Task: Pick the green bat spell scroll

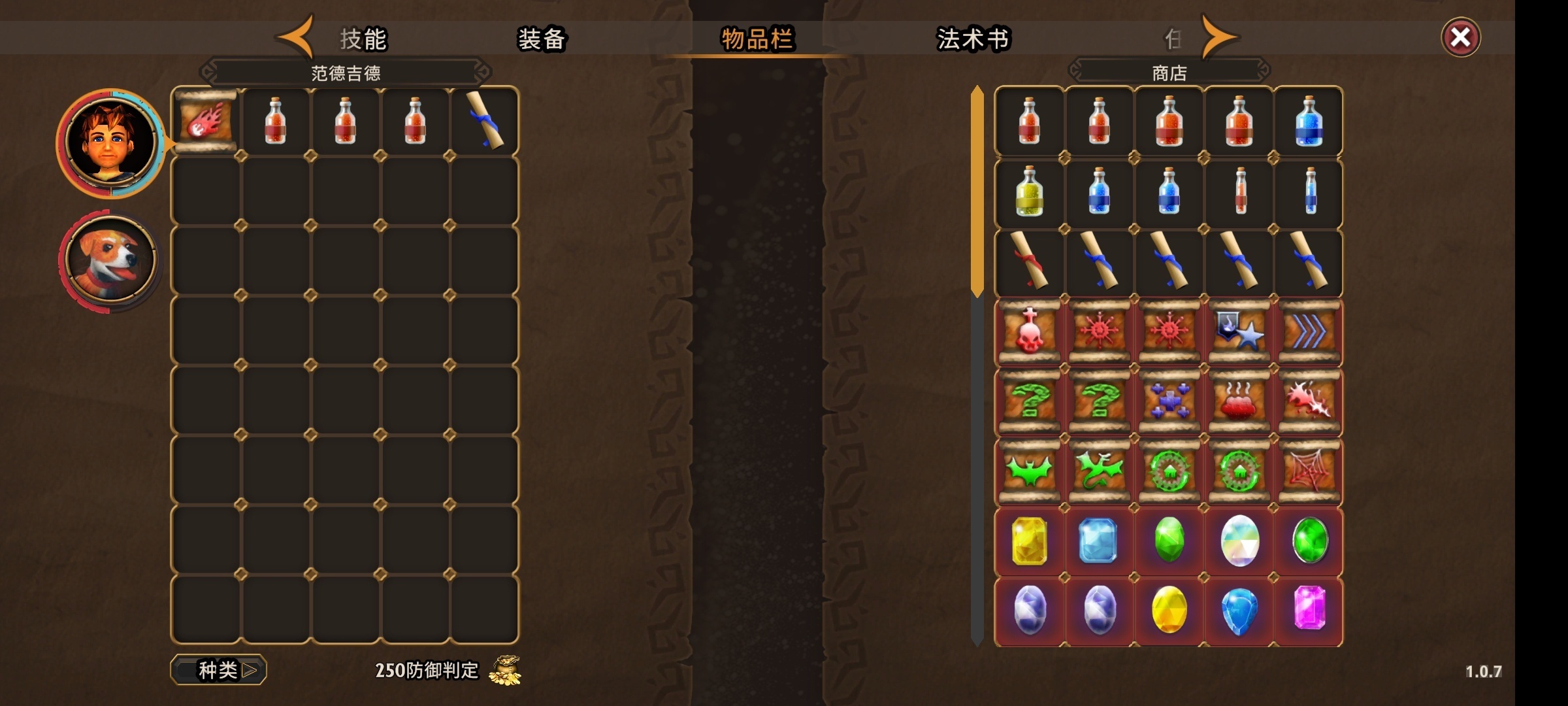Action: click(x=1030, y=471)
